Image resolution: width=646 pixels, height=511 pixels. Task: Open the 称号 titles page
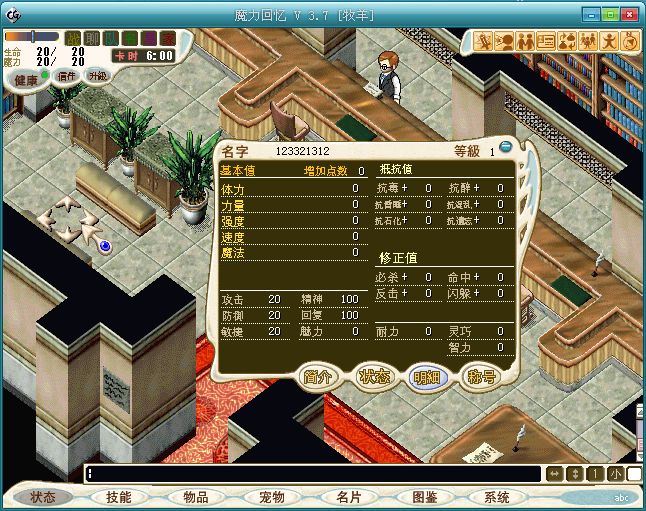[482, 377]
